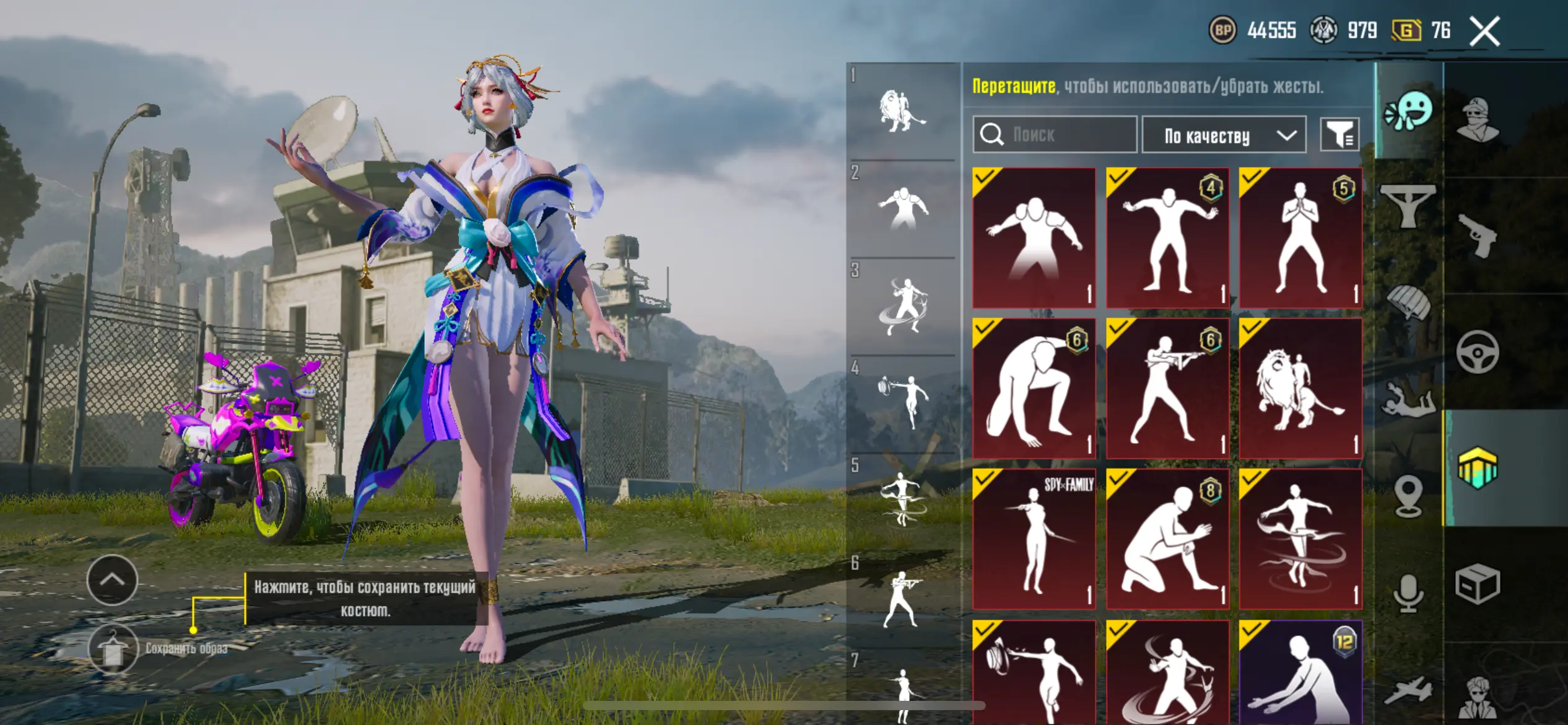Open the steering wheel vehicles category

point(1478,353)
